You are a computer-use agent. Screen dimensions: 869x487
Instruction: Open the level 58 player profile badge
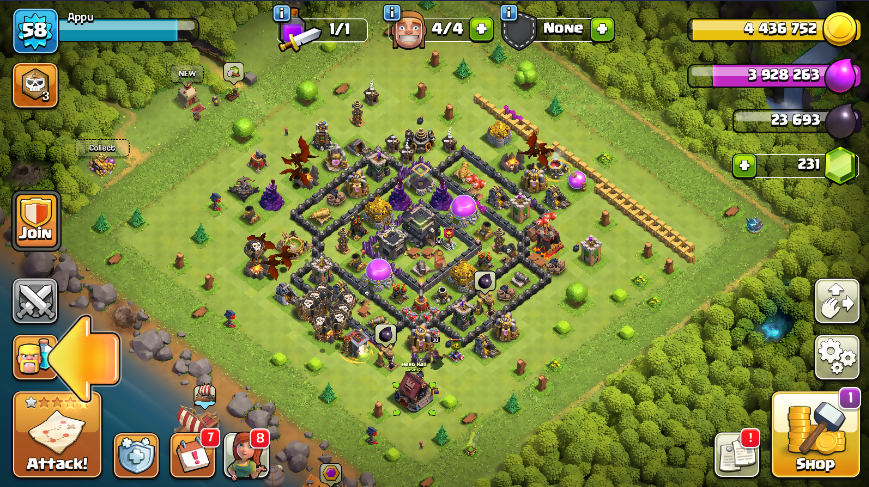coord(35,30)
